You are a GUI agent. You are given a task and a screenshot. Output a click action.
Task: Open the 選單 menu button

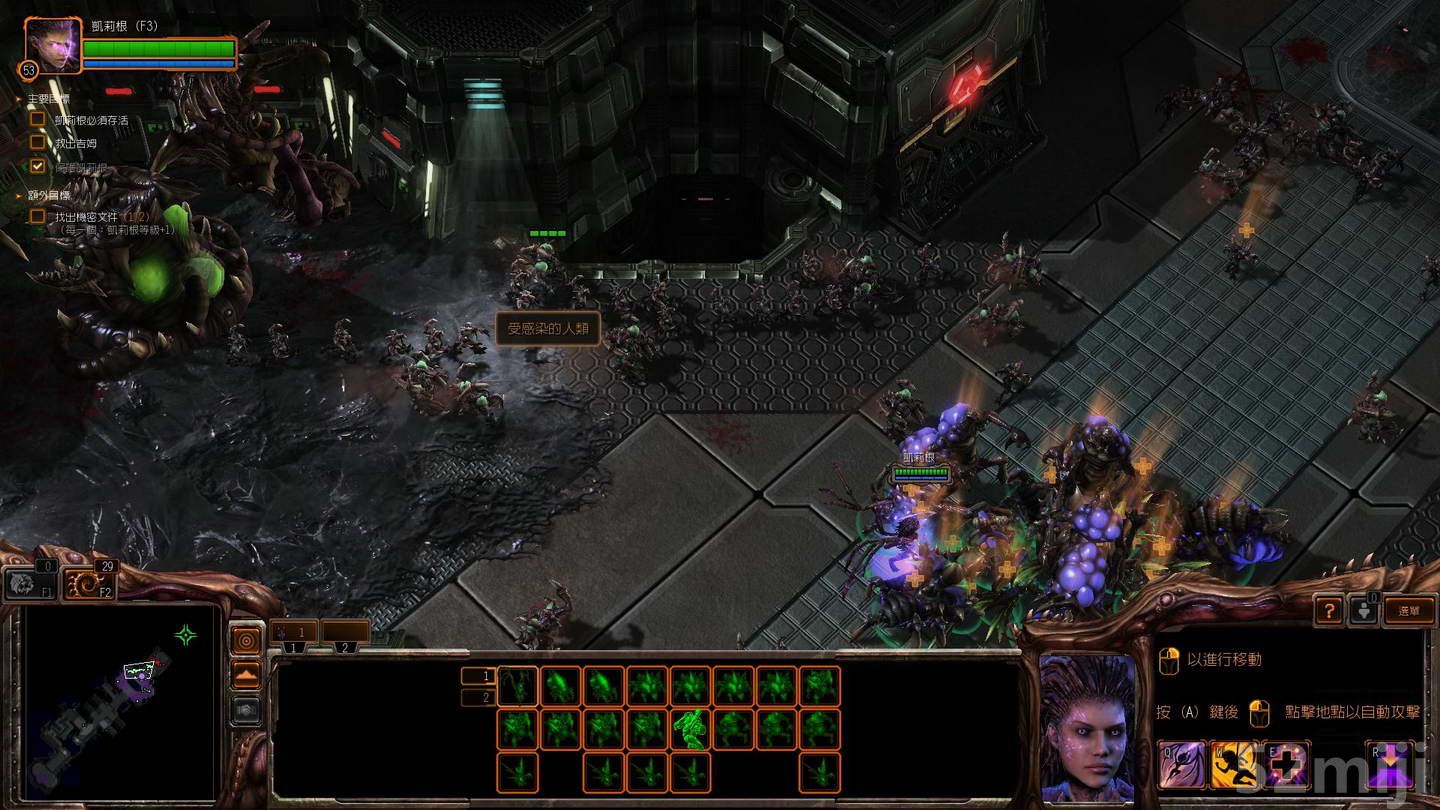coord(1411,612)
